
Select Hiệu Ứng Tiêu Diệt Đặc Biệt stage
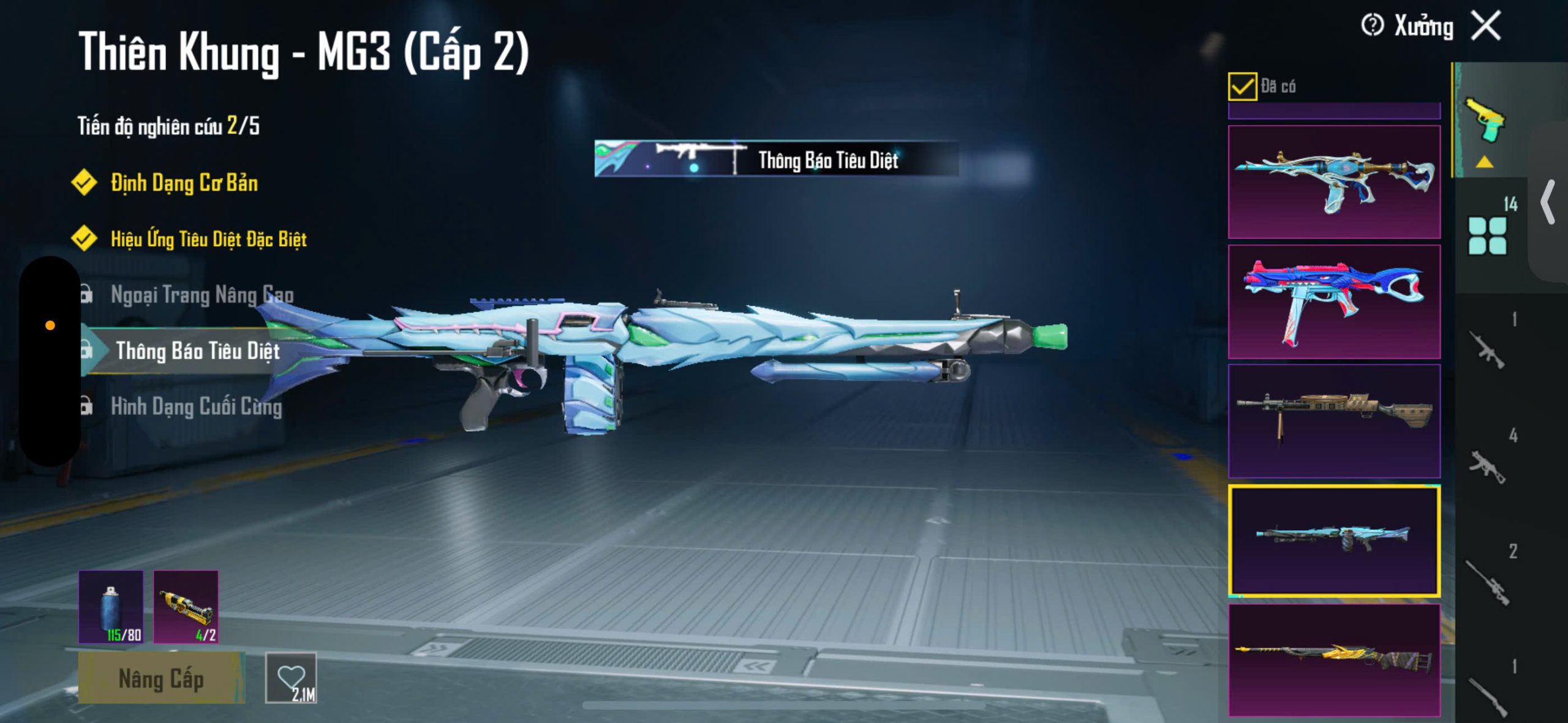tap(208, 239)
